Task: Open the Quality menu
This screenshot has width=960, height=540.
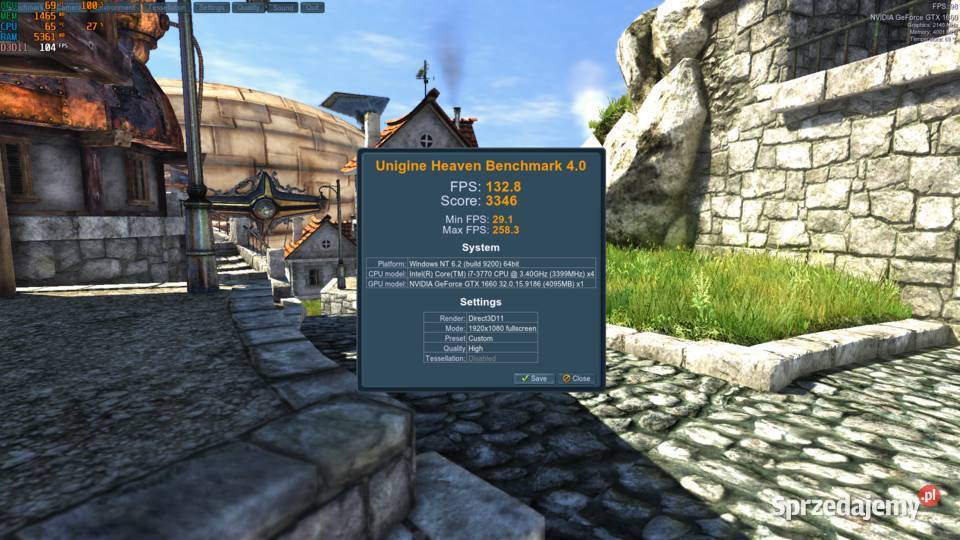Action: pyautogui.click(x=249, y=7)
